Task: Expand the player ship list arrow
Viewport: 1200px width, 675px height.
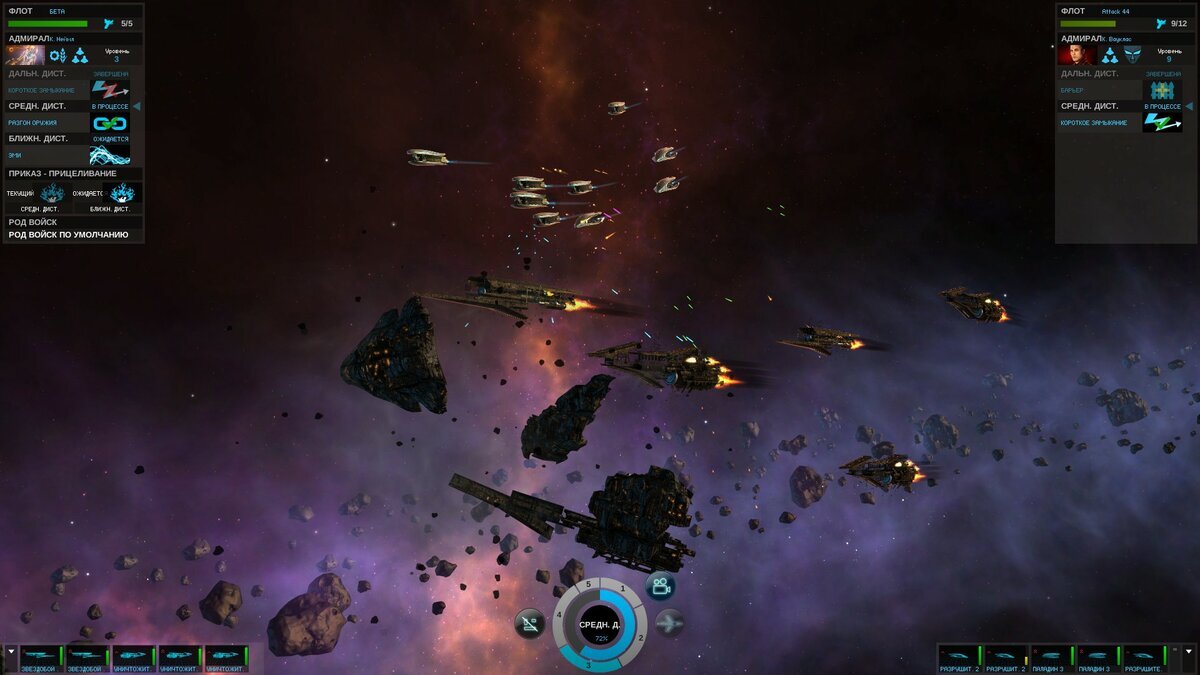Action: click(11, 651)
